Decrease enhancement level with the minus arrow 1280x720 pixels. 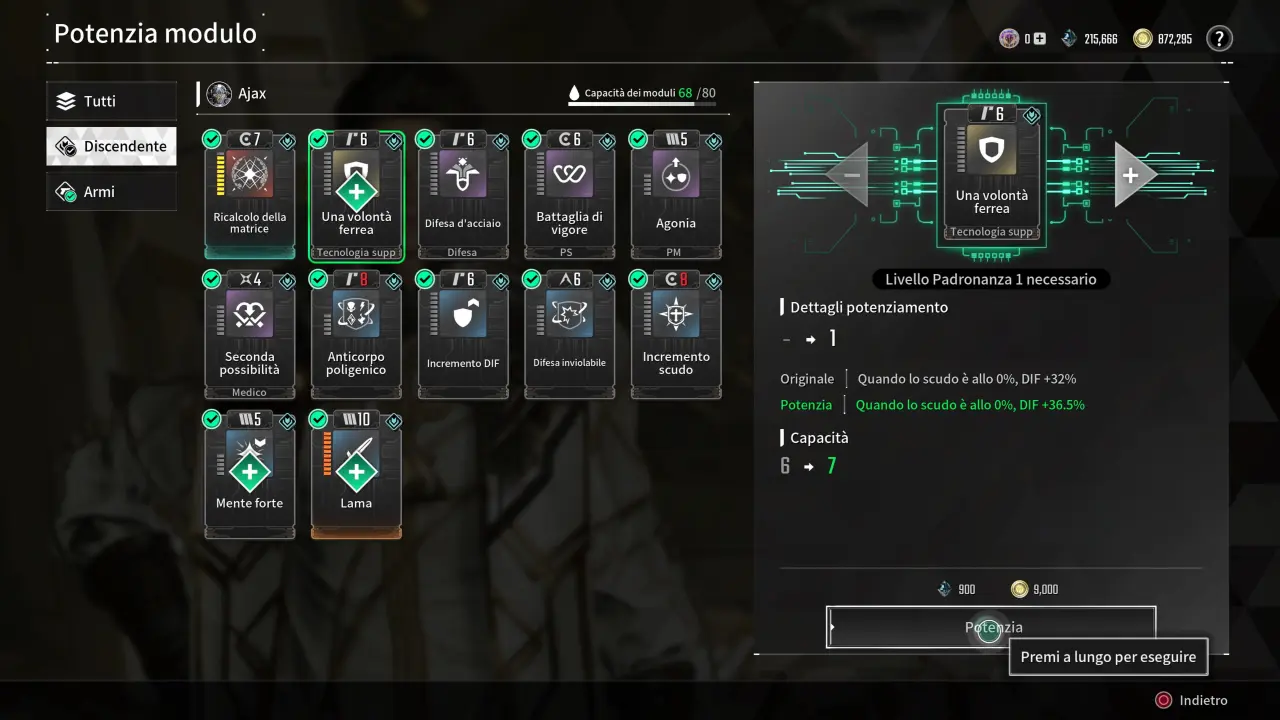click(x=851, y=175)
